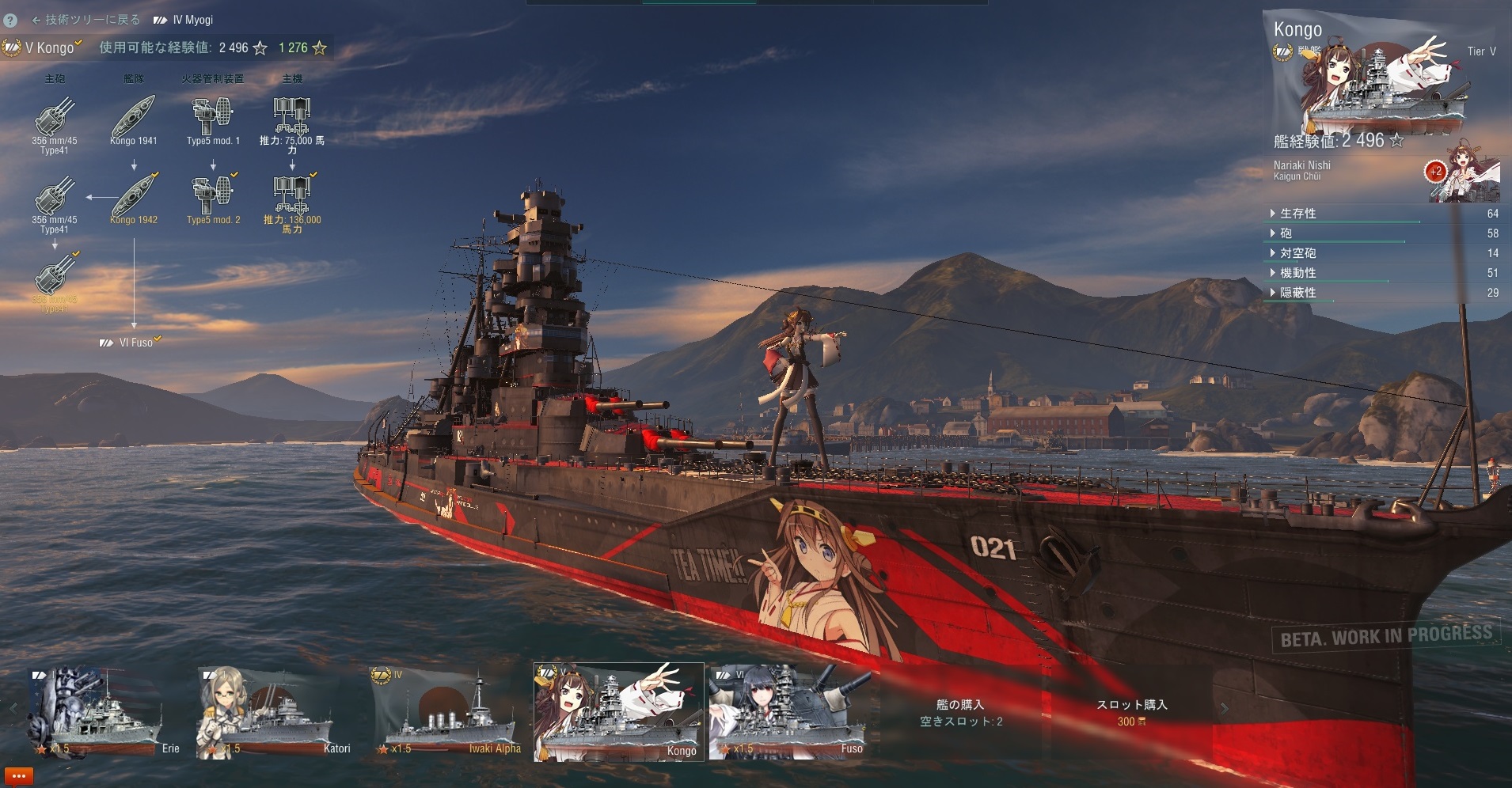The image size is (1512, 788).
Task: Select the 75,000 horsepower engine module
Action: point(291,119)
